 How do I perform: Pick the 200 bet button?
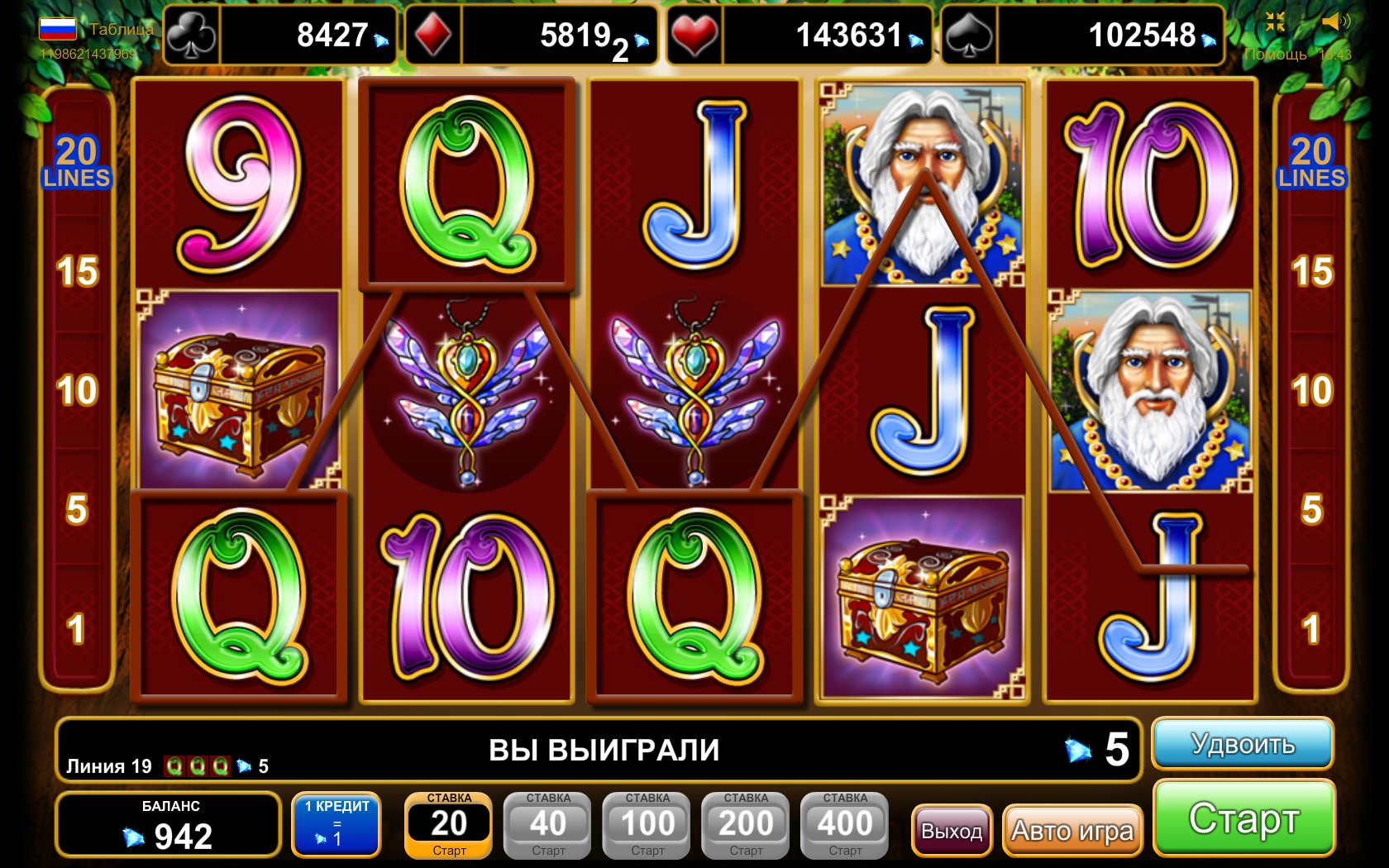click(746, 825)
